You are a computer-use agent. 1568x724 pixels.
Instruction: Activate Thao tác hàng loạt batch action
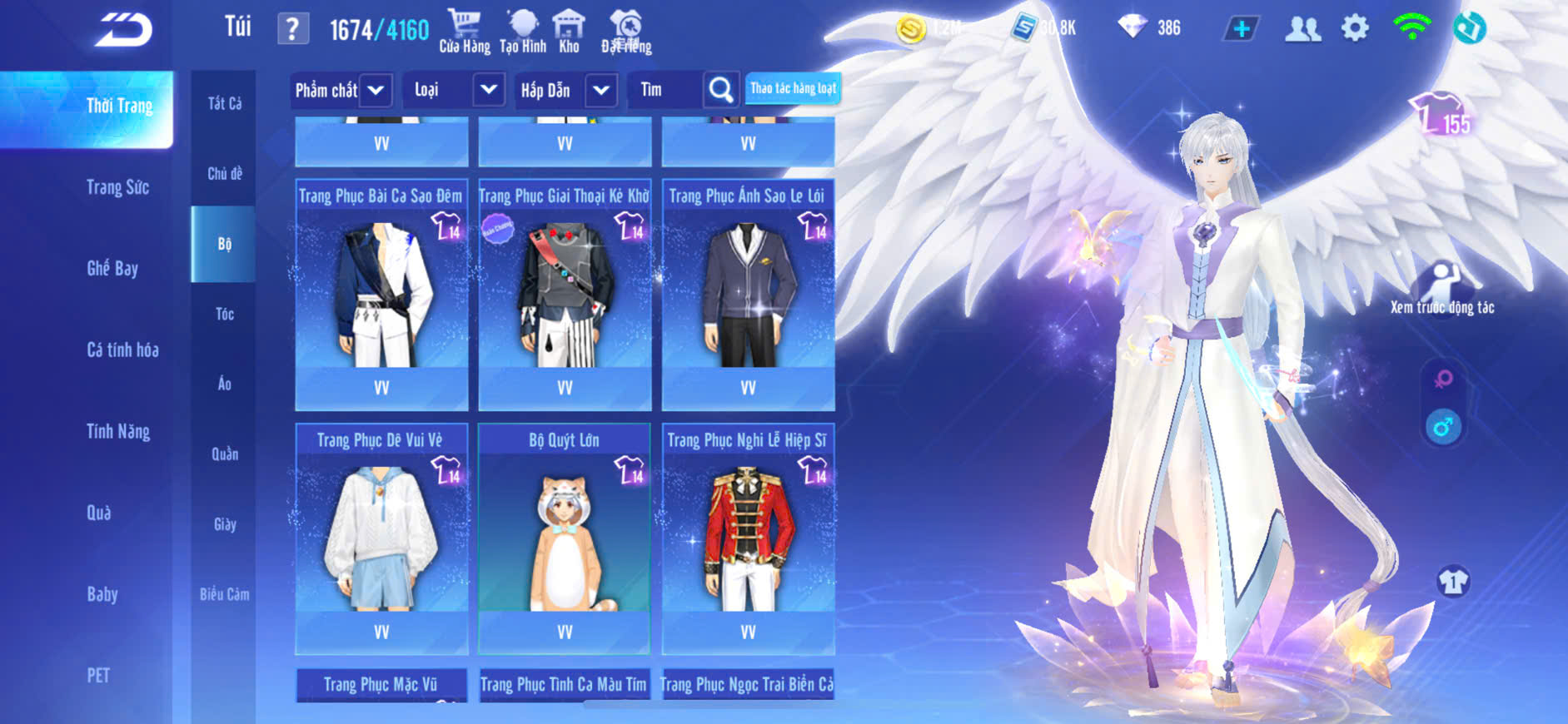[x=793, y=88]
